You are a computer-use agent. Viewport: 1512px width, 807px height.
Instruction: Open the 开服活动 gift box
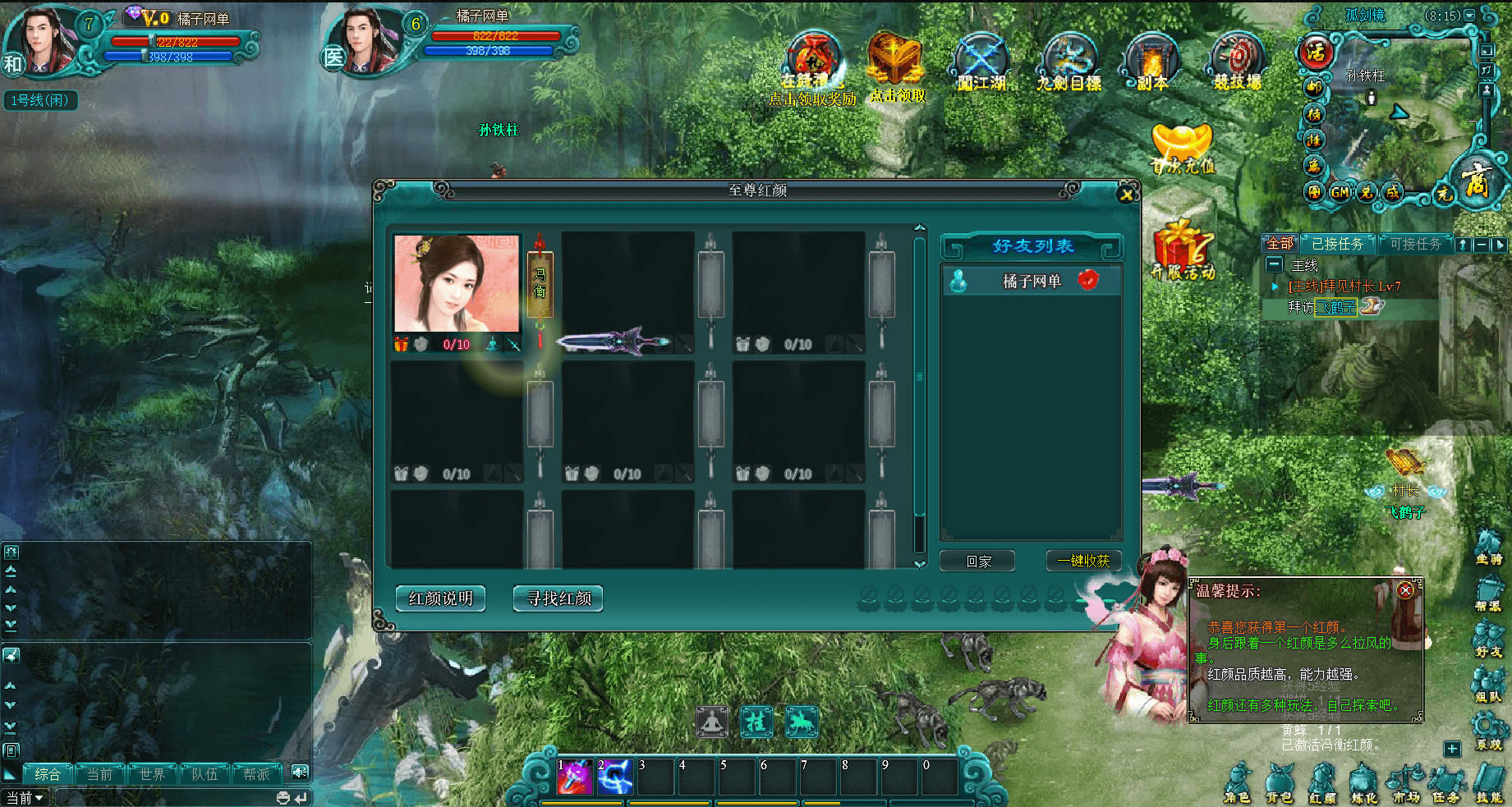click(x=1183, y=250)
